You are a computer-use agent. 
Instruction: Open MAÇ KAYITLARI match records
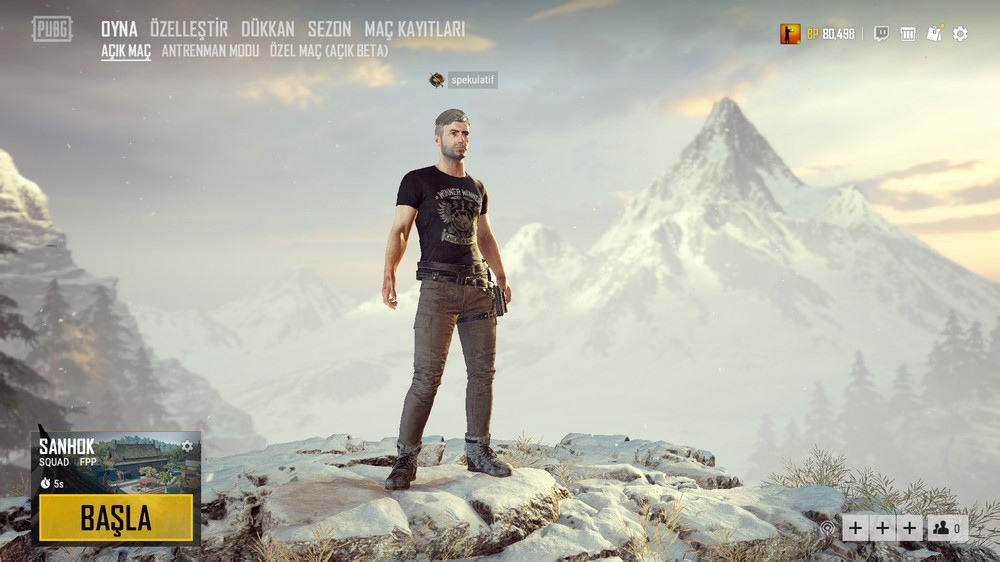pos(414,29)
